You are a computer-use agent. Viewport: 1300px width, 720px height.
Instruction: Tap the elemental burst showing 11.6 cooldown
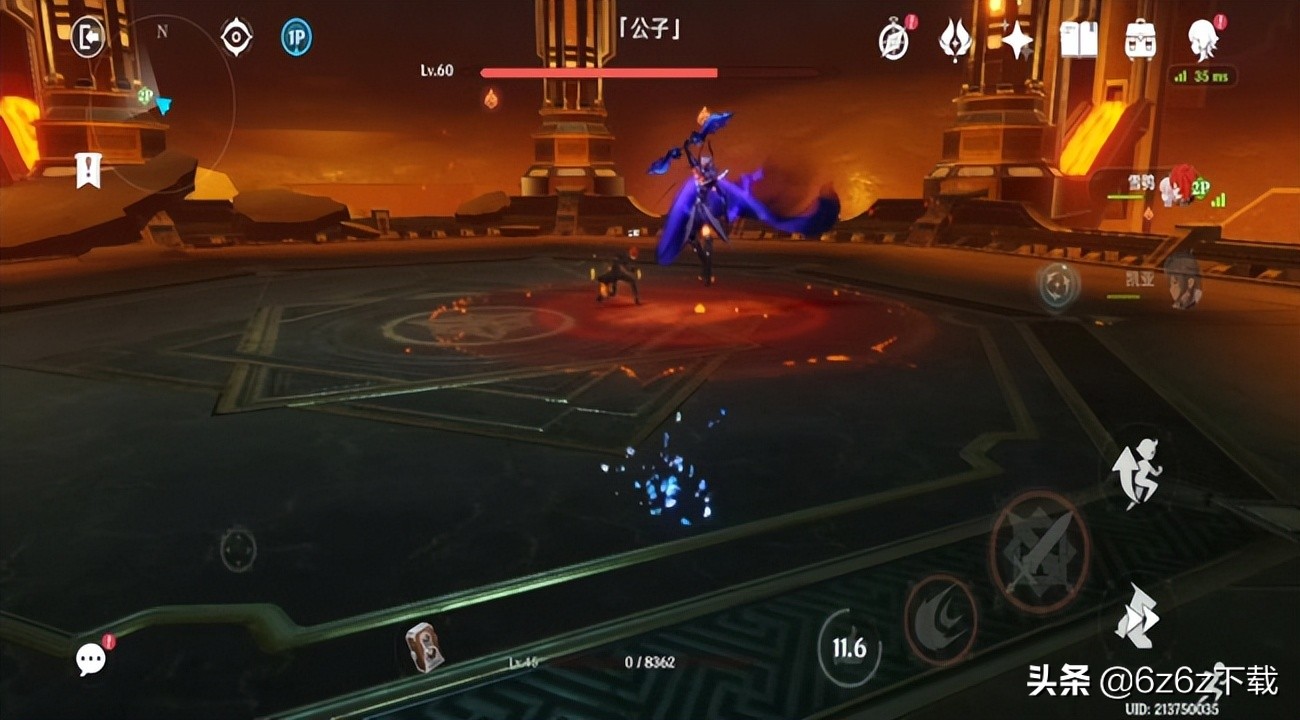[x=849, y=648]
